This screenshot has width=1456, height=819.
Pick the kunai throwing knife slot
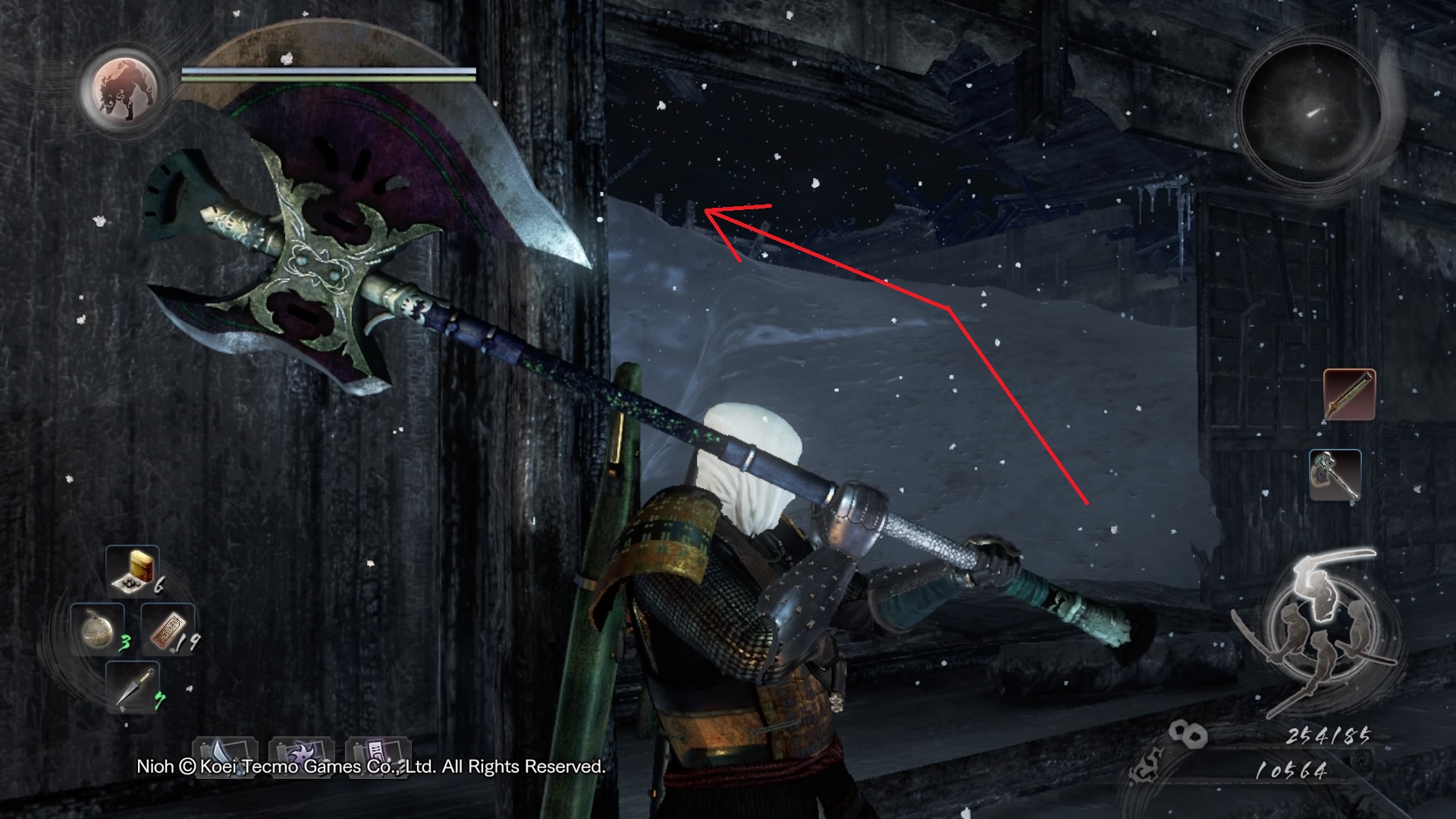(x=132, y=686)
